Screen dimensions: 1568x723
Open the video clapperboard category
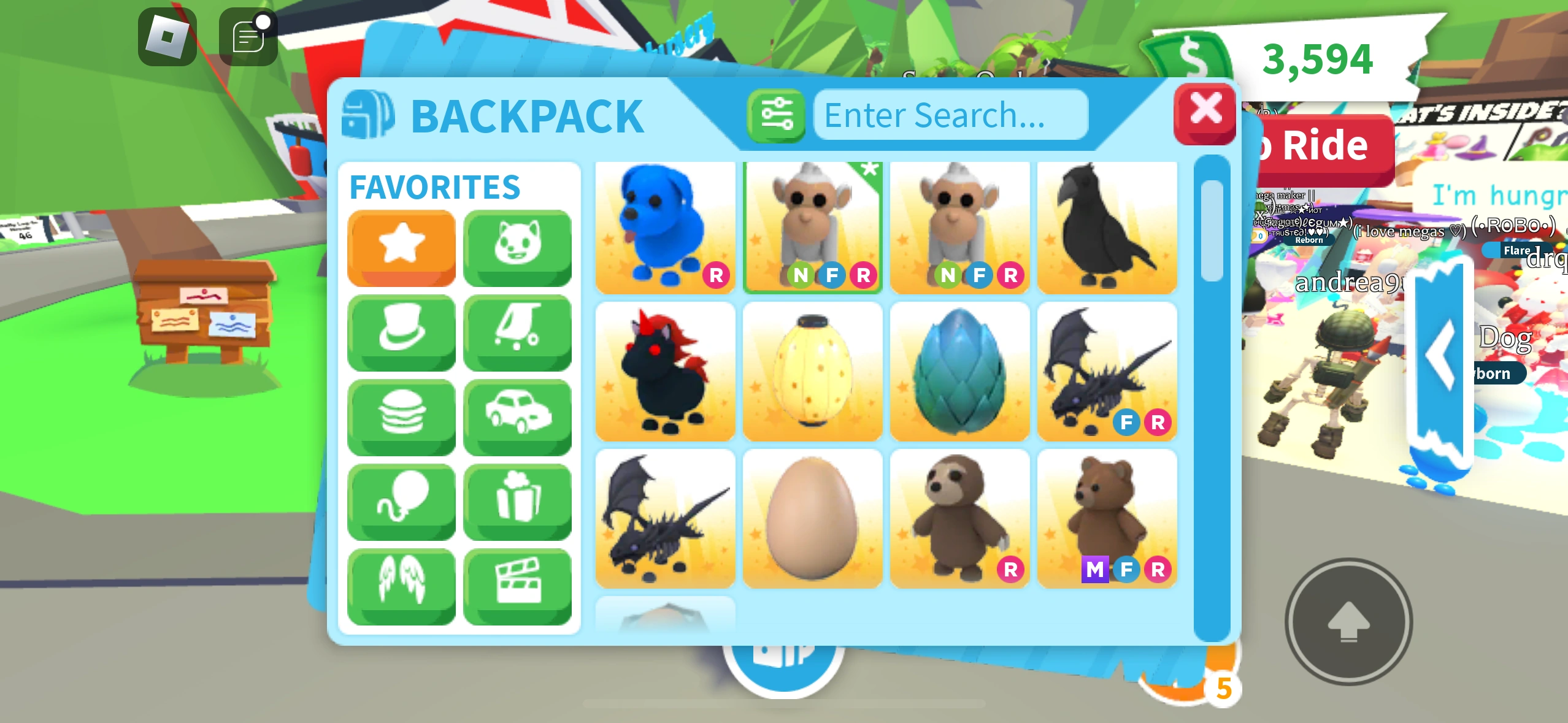[518, 583]
